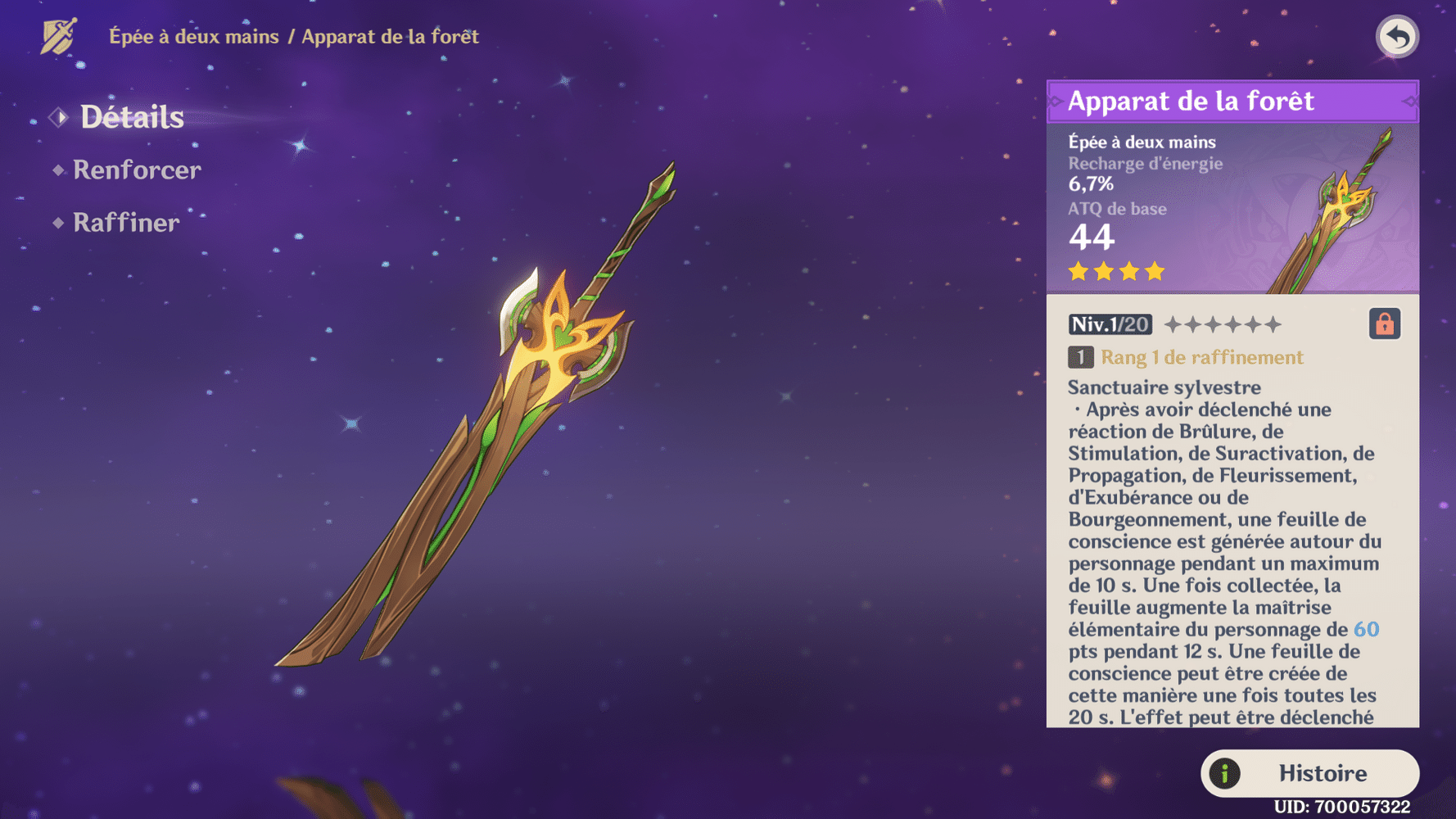Click the back arrow to exit details
This screenshot has height=819, width=1456.
(1397, 36)
